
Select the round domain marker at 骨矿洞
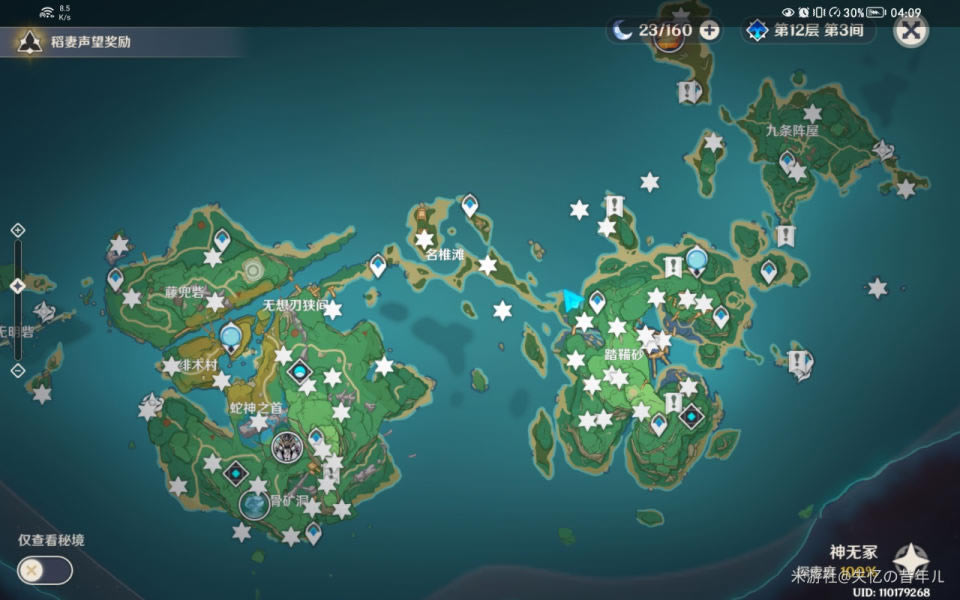[x=254, y=505]
